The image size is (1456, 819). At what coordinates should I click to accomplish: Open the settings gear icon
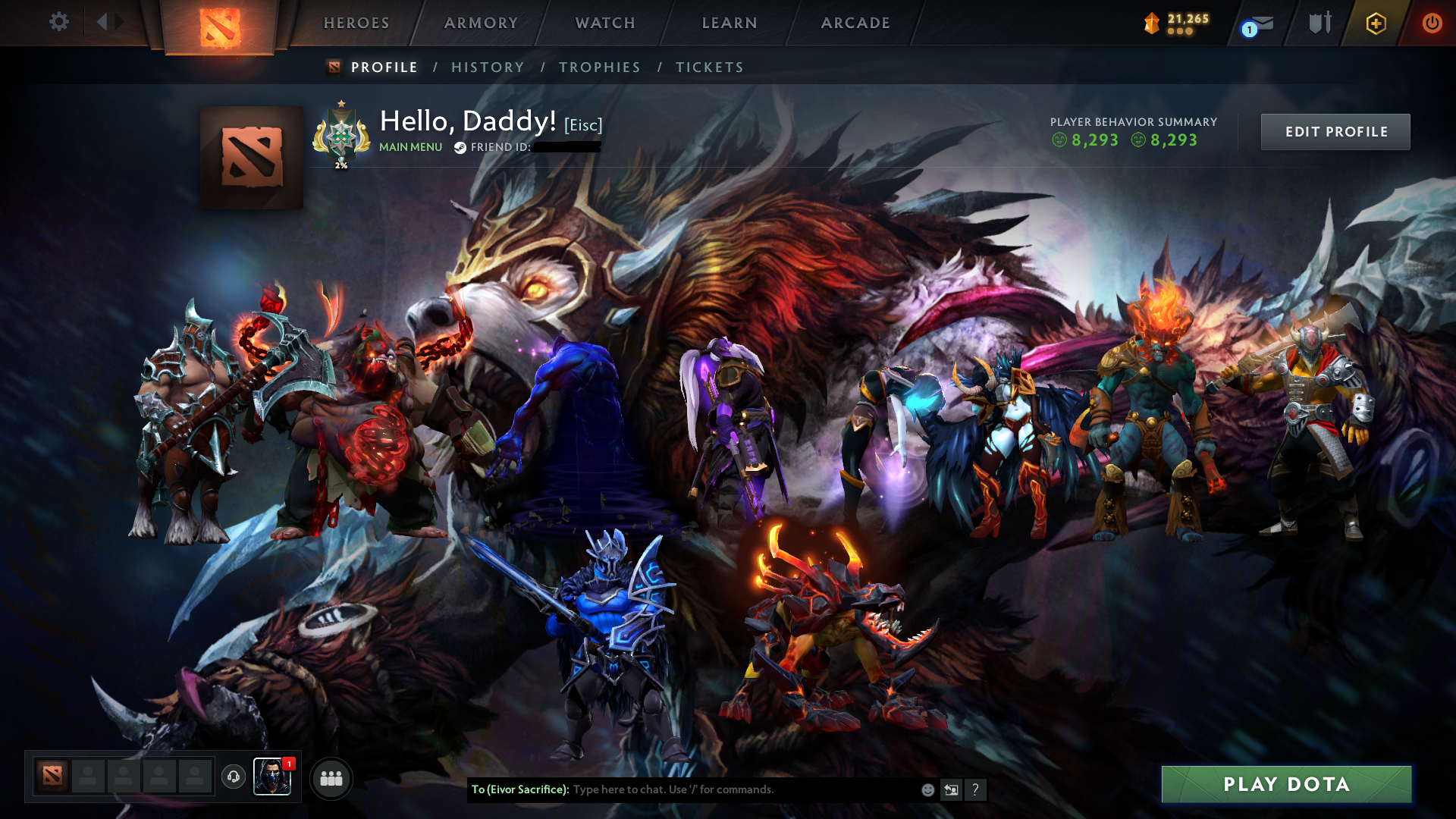tap(59, 22)
